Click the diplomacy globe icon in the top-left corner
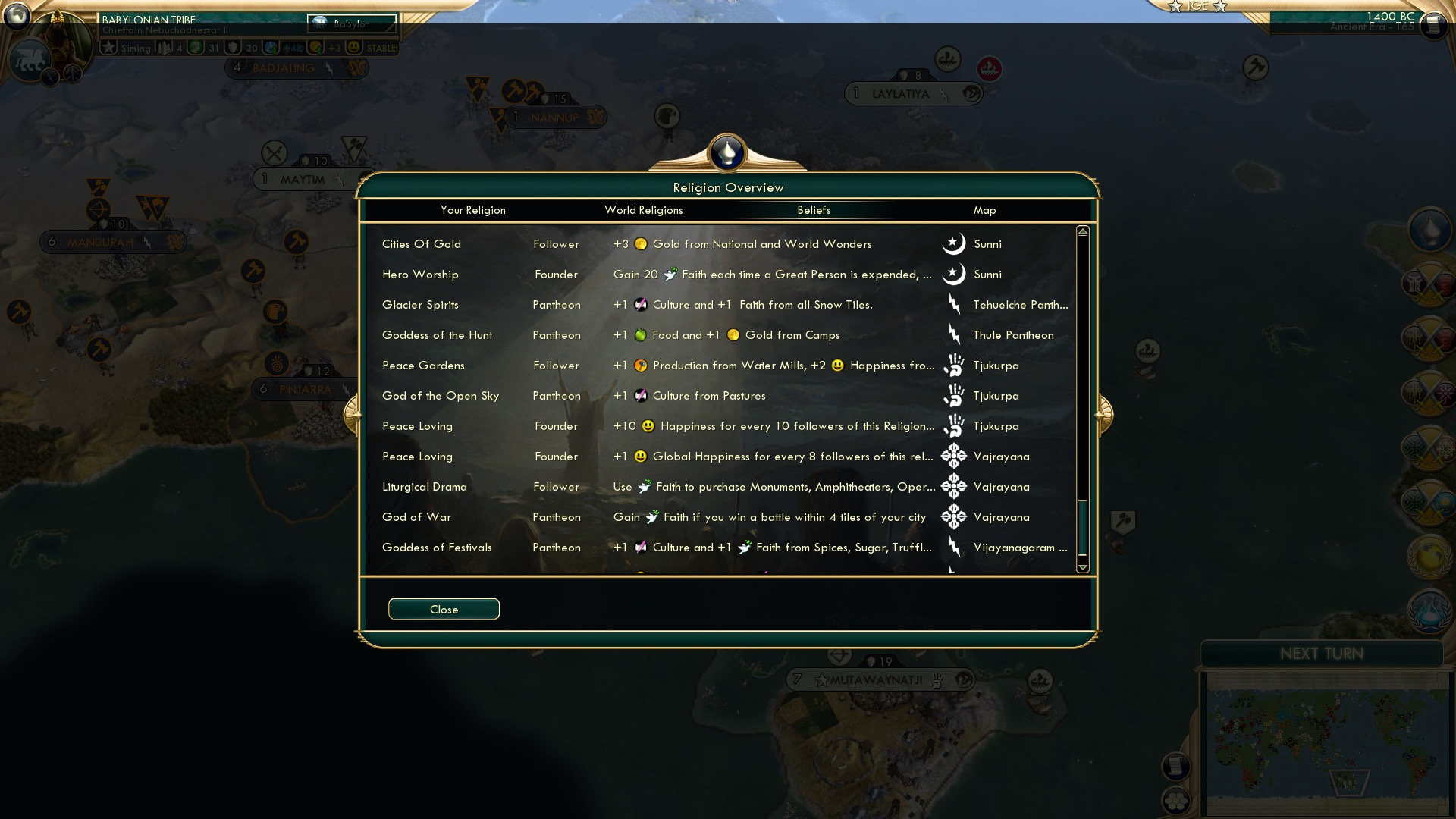 pos(15,17)
